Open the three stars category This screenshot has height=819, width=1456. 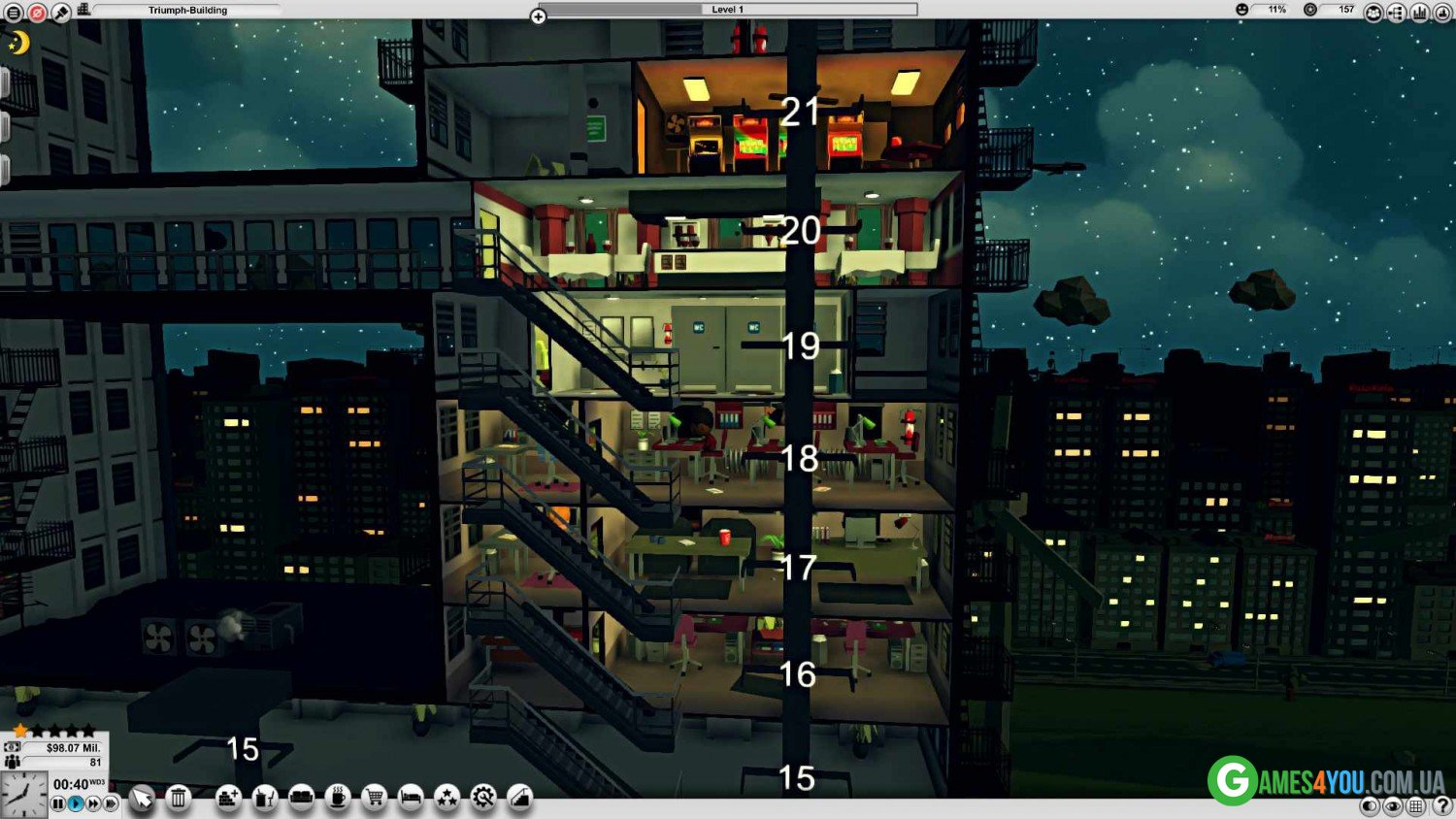[447, 798]
